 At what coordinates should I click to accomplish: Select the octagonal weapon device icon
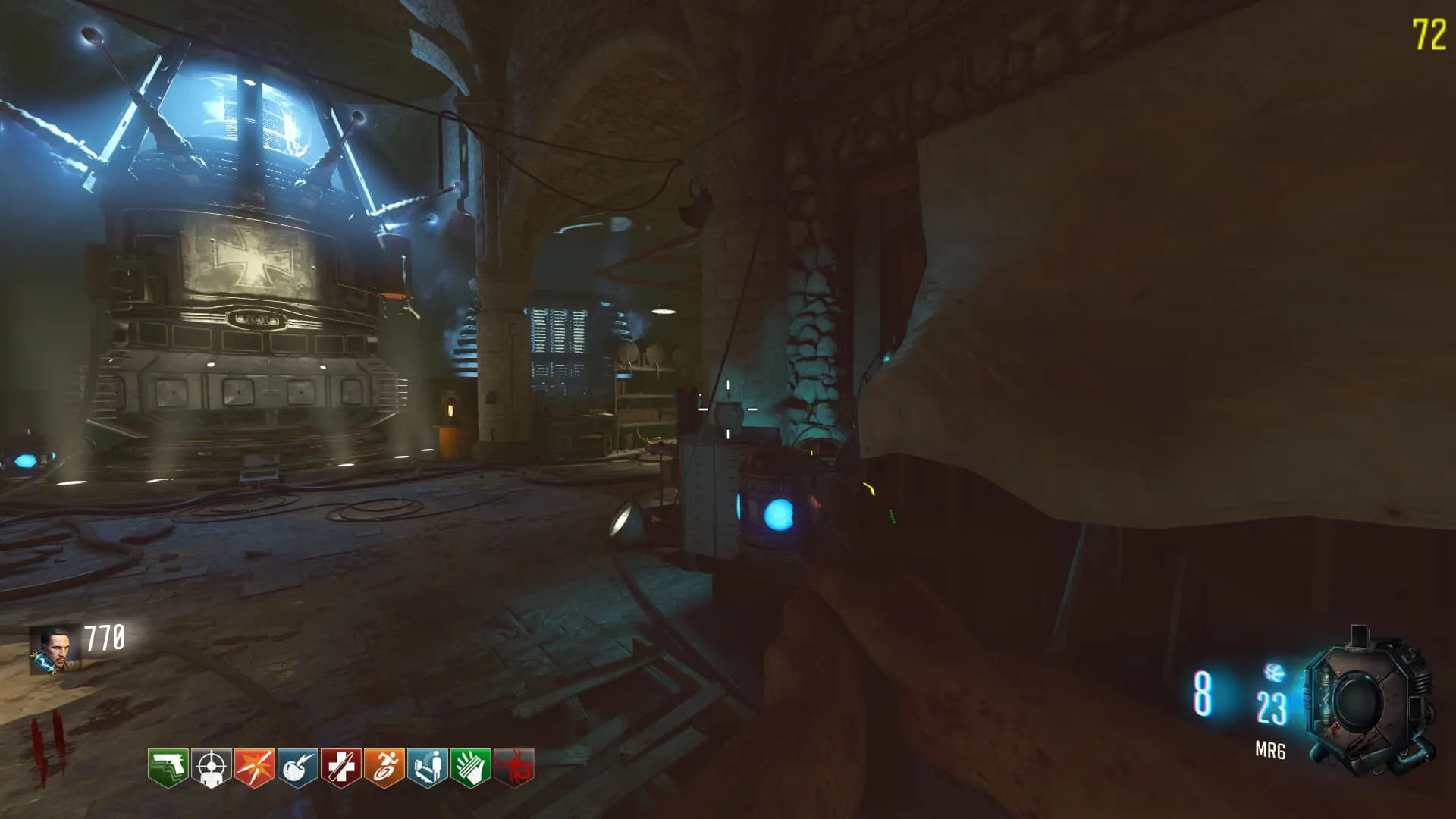tap(1367, 703)
